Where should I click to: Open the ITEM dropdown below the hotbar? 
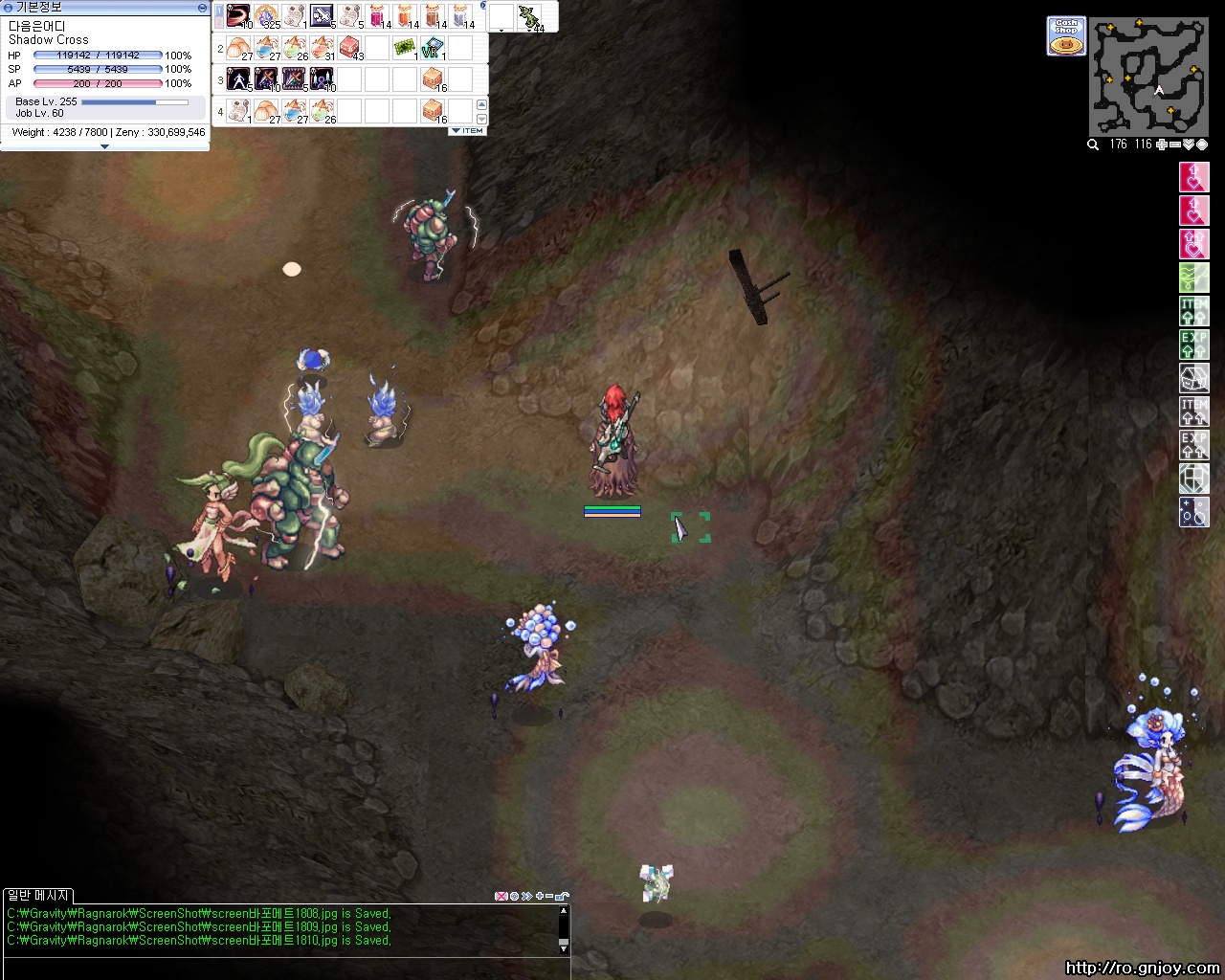click(x=466, y=130)
